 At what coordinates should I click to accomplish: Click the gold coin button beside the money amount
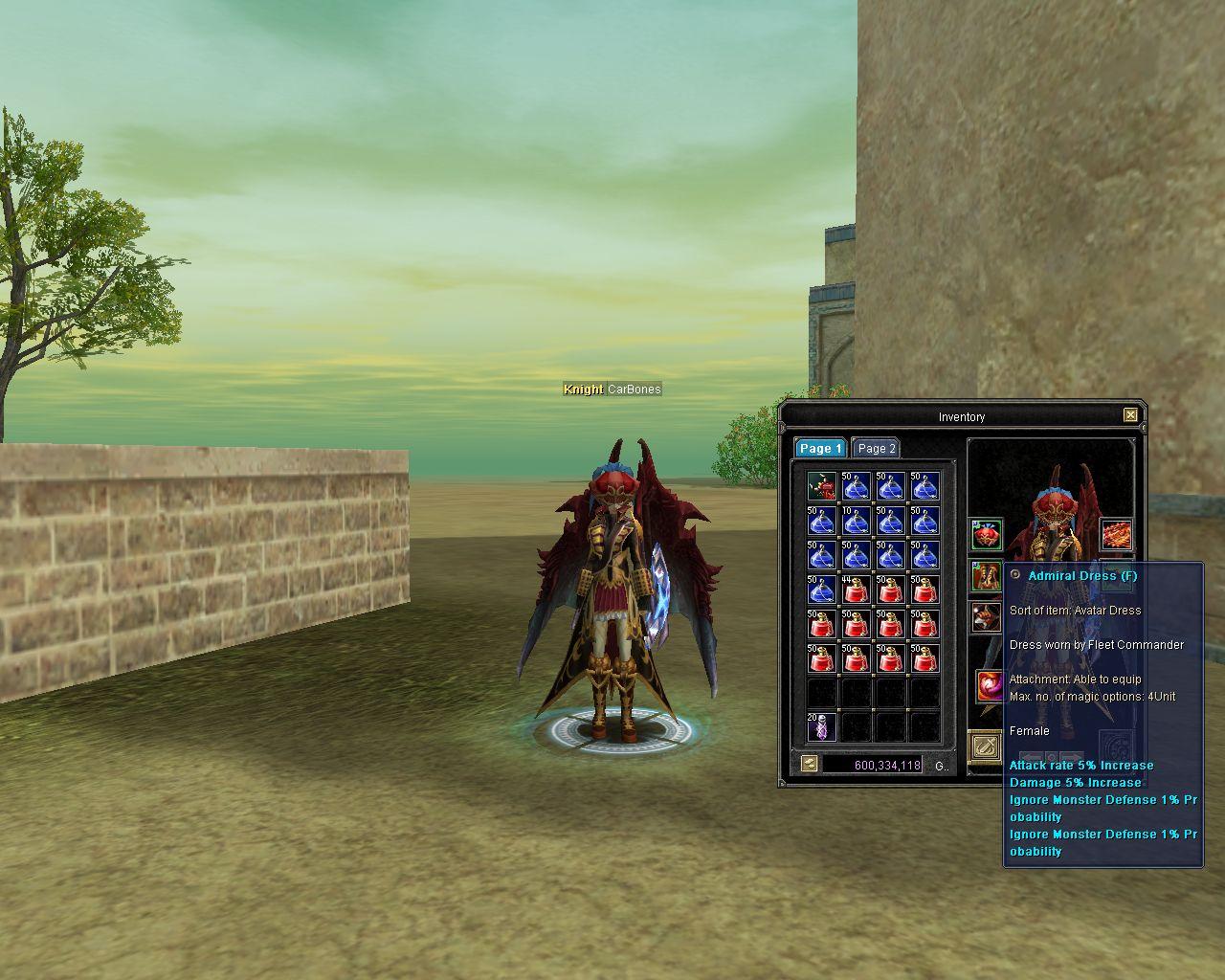point(810,764)
